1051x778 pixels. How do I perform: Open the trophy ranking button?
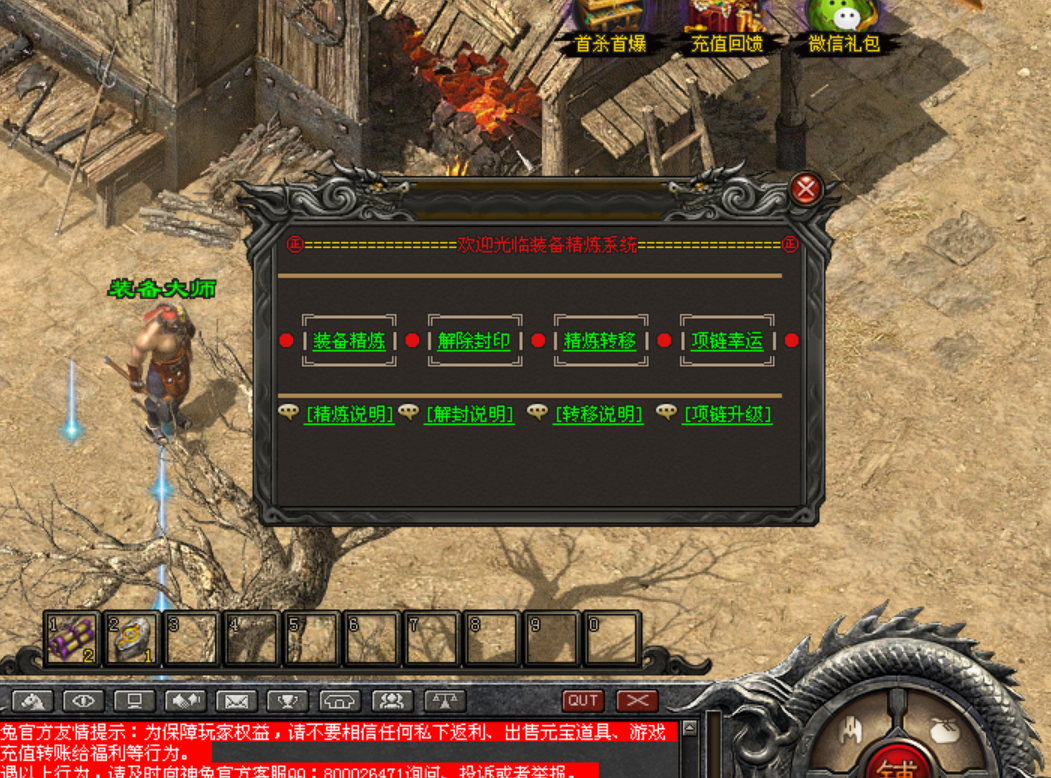click(x=288, y=701)
